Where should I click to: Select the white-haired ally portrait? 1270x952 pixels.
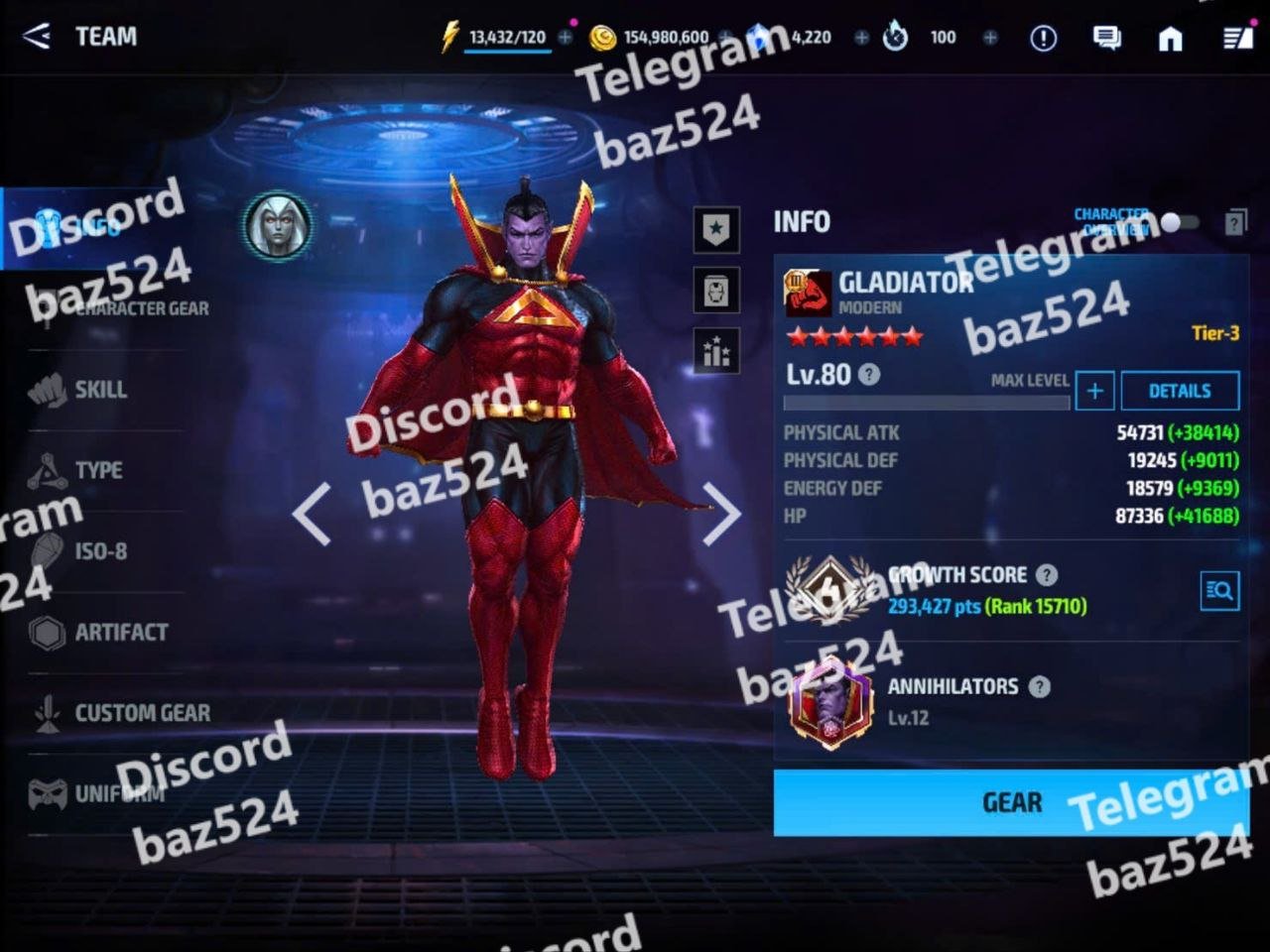(278, 226)
